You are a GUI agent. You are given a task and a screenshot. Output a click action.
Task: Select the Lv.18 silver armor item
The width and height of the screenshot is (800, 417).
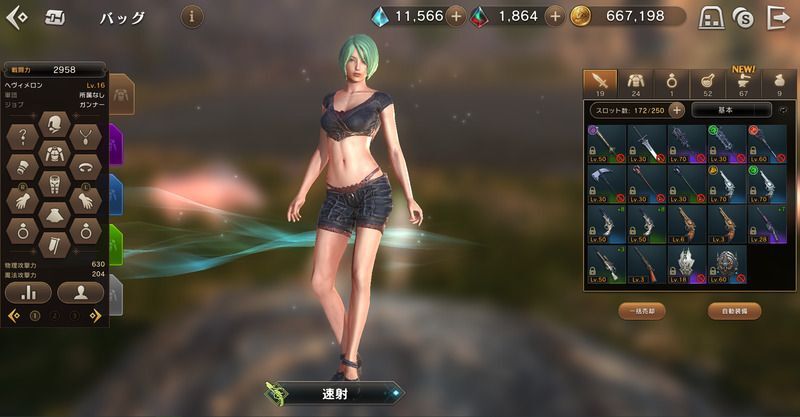coord(687,265)
